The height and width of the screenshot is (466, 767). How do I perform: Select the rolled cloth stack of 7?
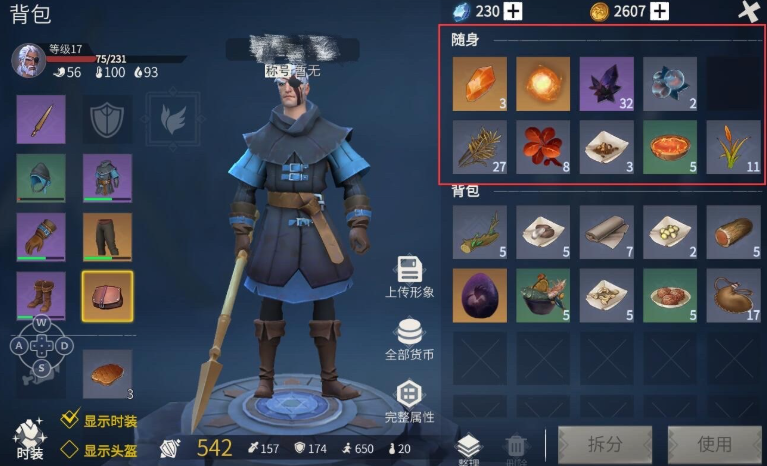[x=606, y=232]
